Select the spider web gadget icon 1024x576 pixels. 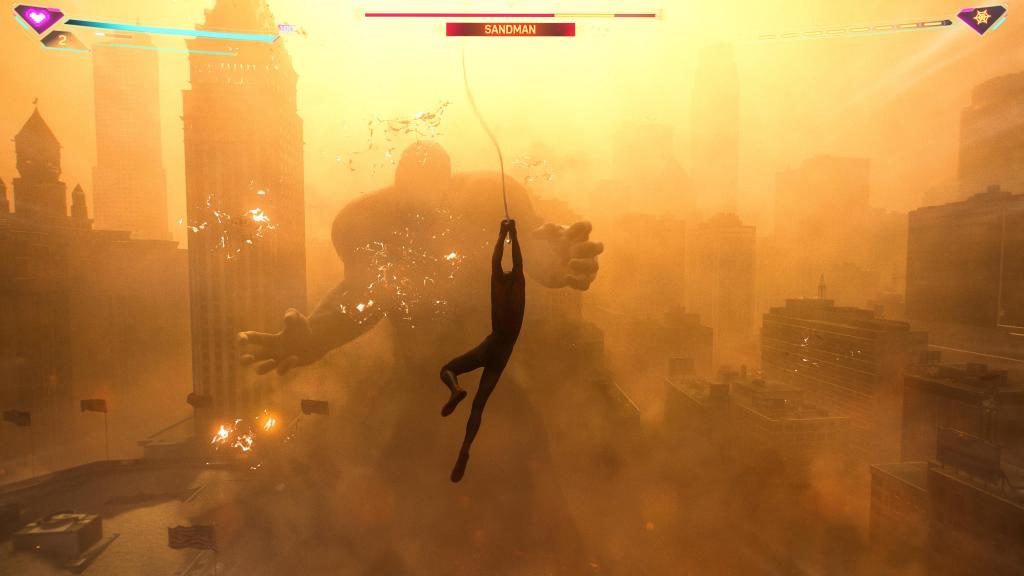(980, 18)
